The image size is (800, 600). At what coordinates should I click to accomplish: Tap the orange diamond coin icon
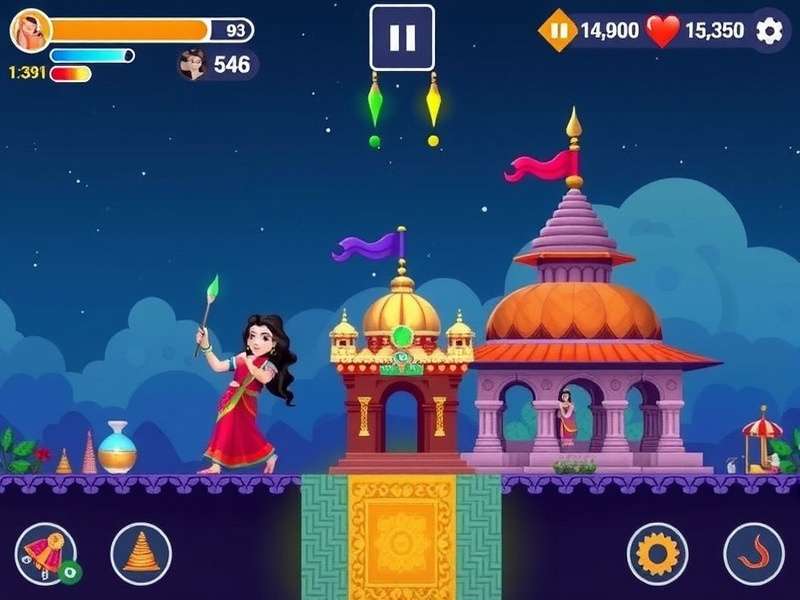point(557,30)
